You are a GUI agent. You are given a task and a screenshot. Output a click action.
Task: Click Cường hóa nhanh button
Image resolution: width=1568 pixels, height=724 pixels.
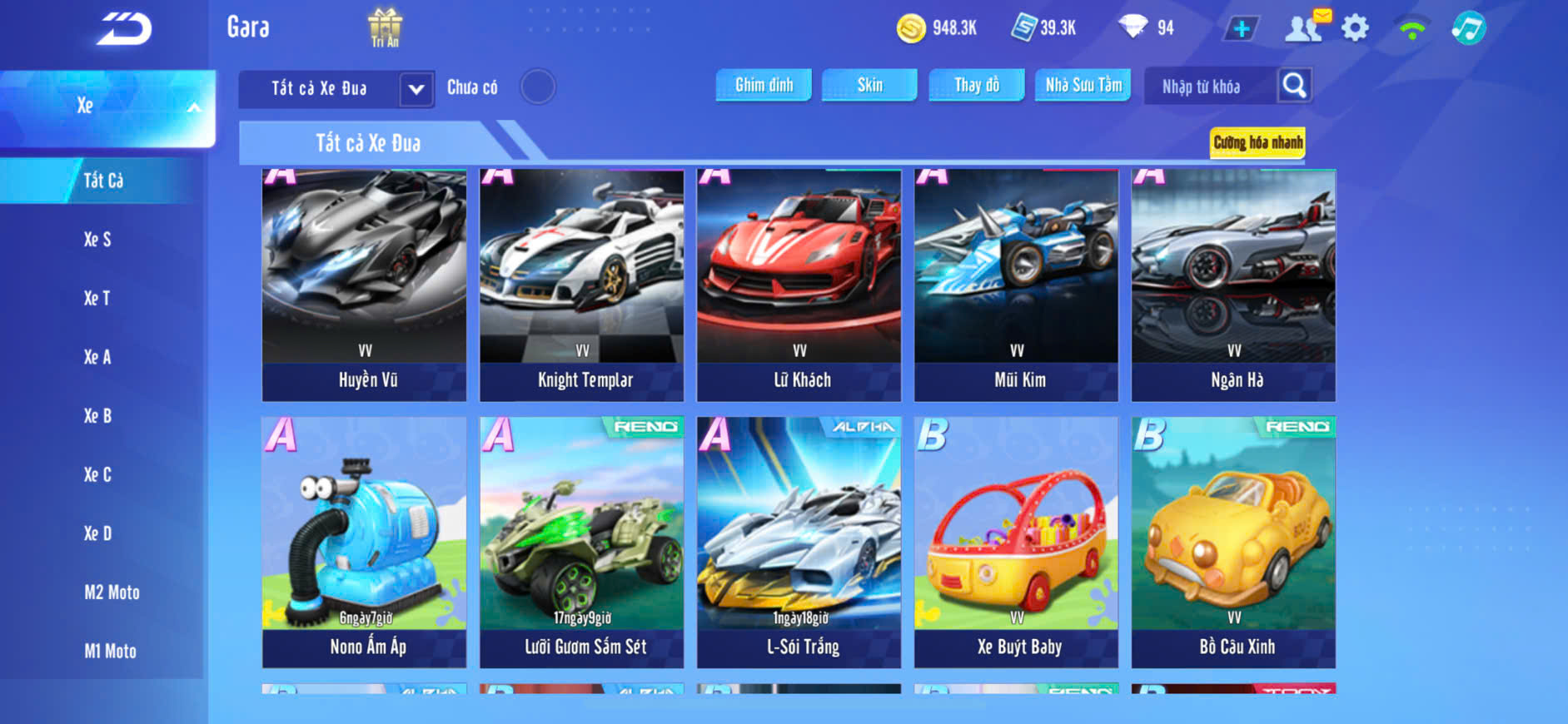point(1257,142)
